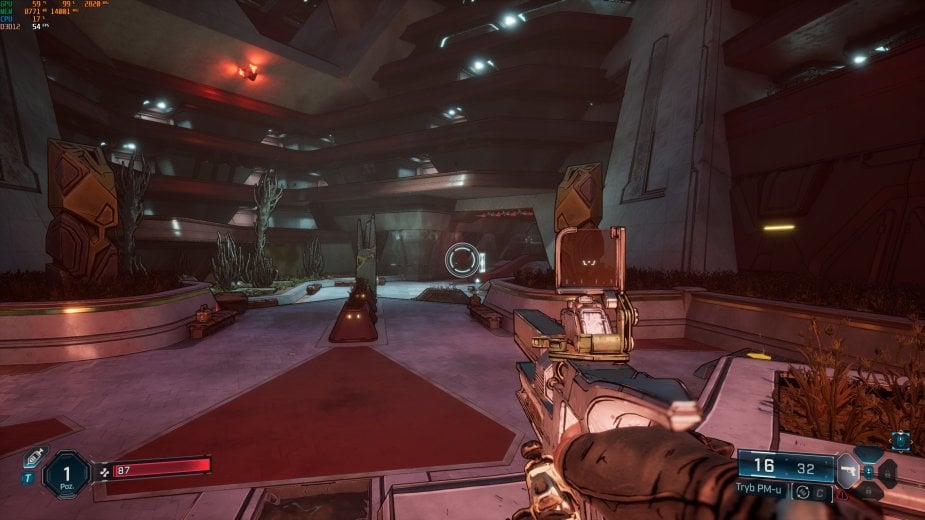Click the mouse icon above the weapon wheel
This screenshot has height=520, width=925.
[900, 440]
